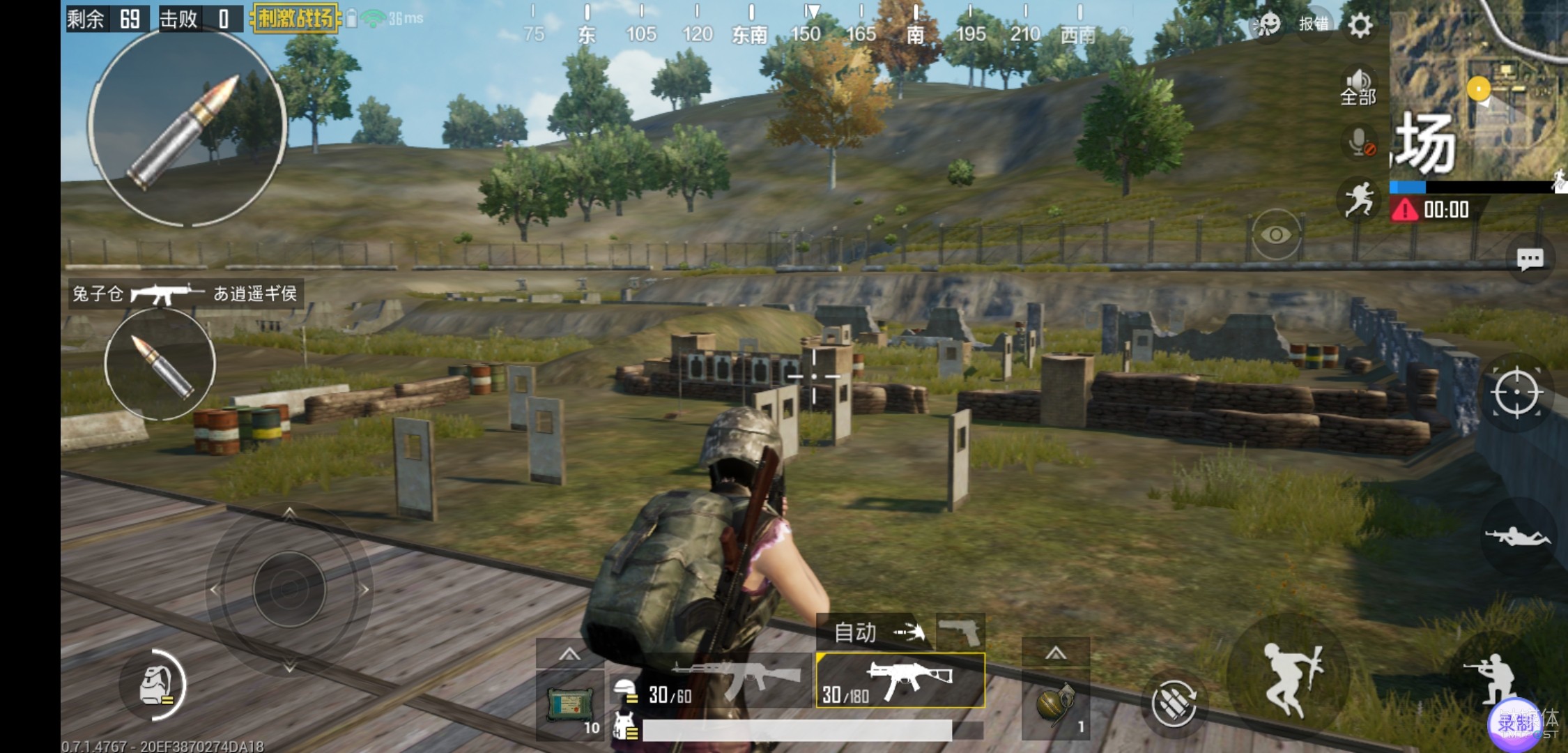1568x753 pixels.
Task: Open the emote face icon
Action: tap(1266, 24)
